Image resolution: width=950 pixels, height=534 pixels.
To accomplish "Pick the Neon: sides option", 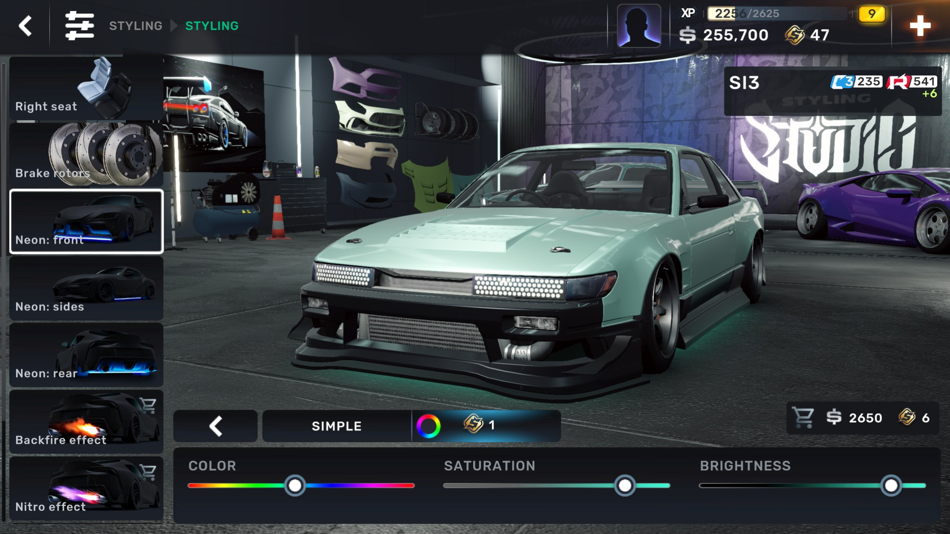I will 86,288.
